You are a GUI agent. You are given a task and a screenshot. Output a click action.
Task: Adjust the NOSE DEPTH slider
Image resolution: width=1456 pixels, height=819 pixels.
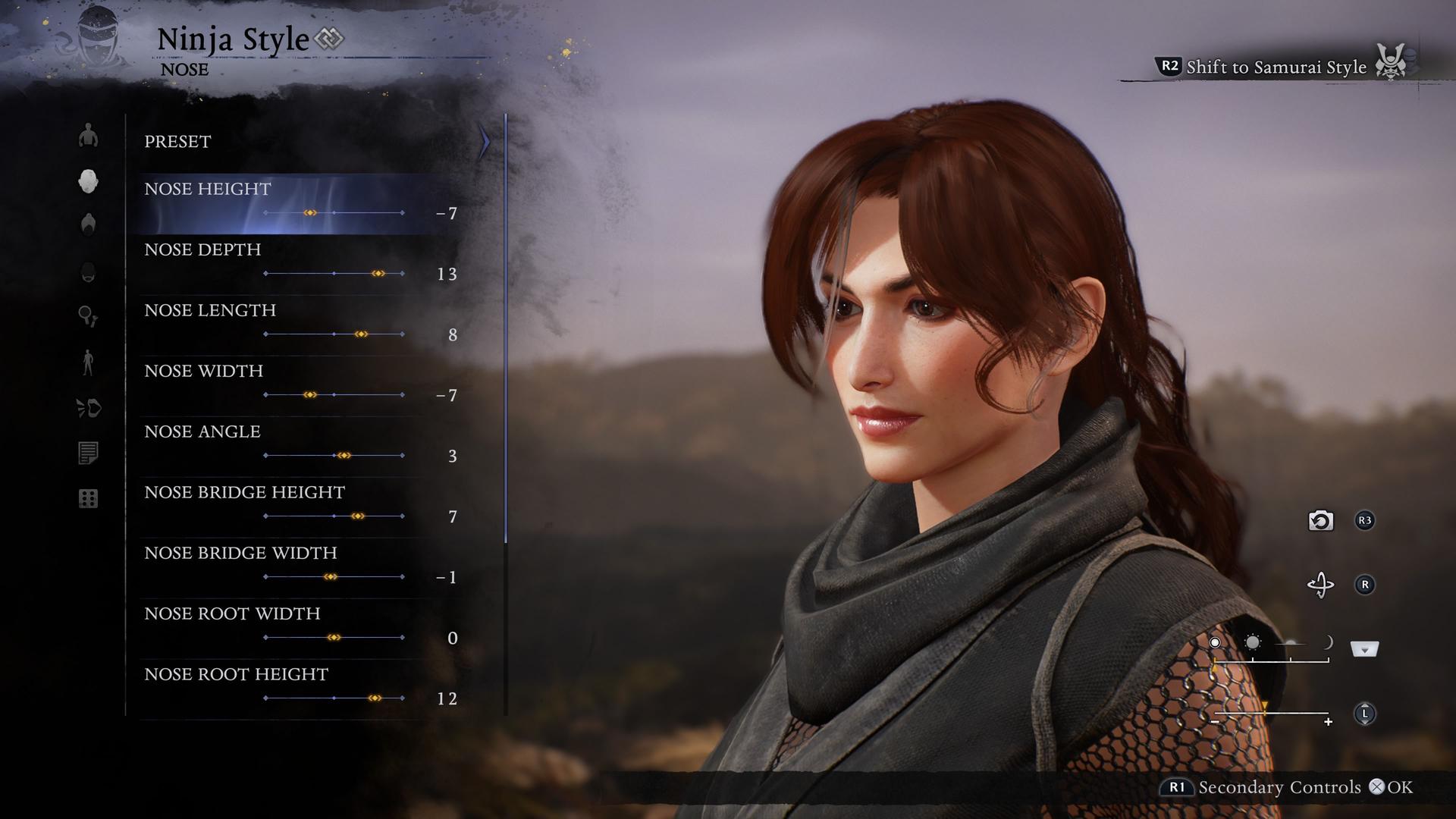pos(378,274)
